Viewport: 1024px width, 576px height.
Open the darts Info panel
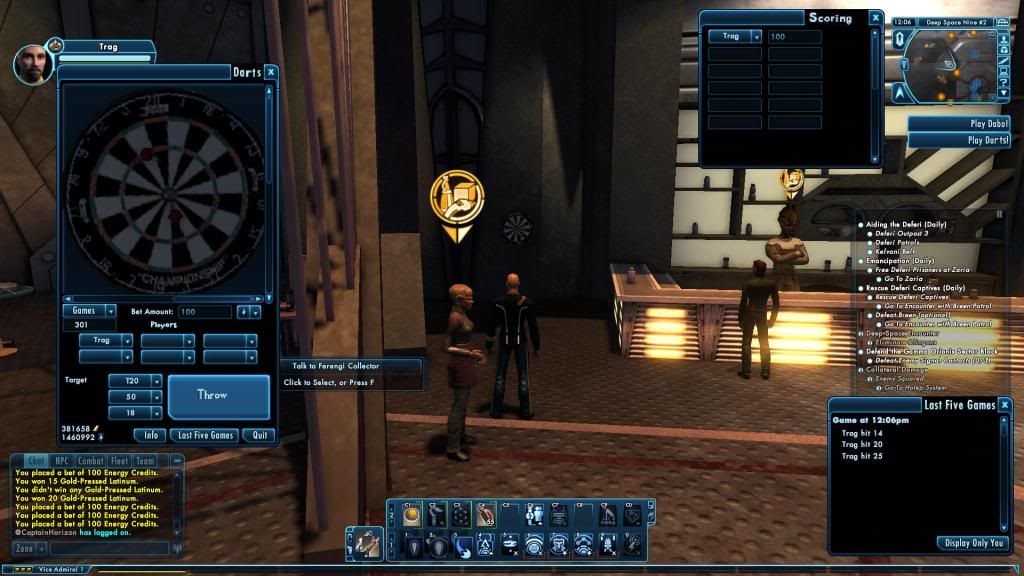tap(149, 435)
